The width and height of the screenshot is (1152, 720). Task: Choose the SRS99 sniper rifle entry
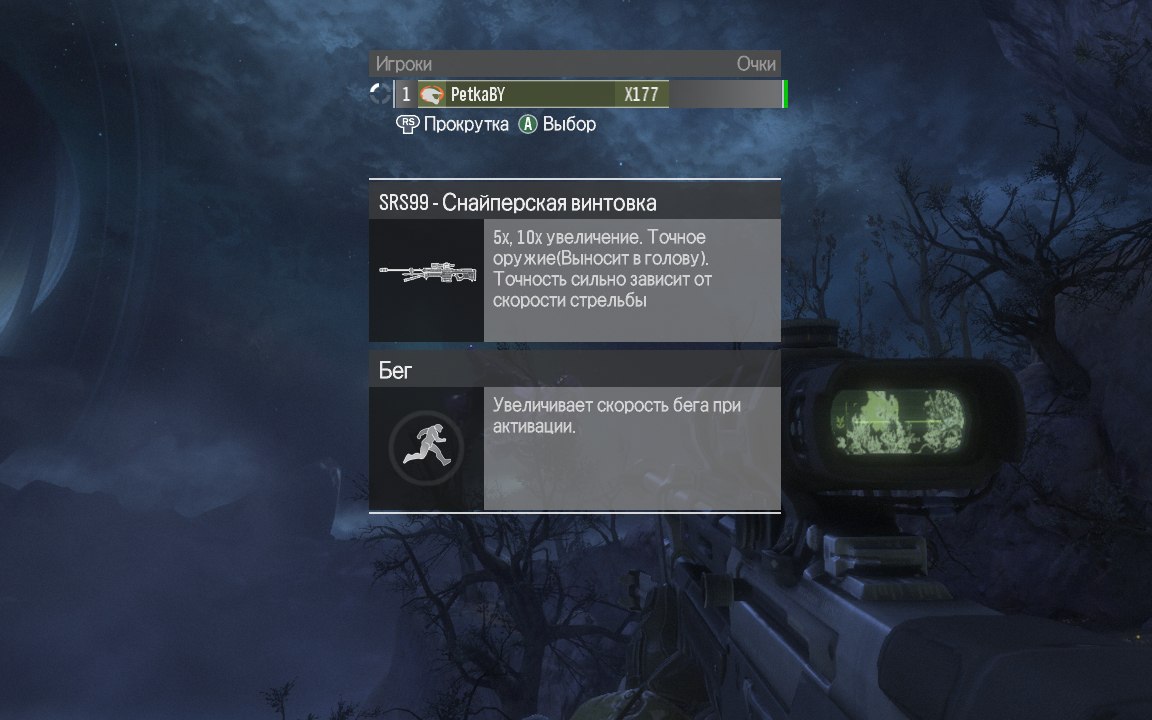pos(574,203)
